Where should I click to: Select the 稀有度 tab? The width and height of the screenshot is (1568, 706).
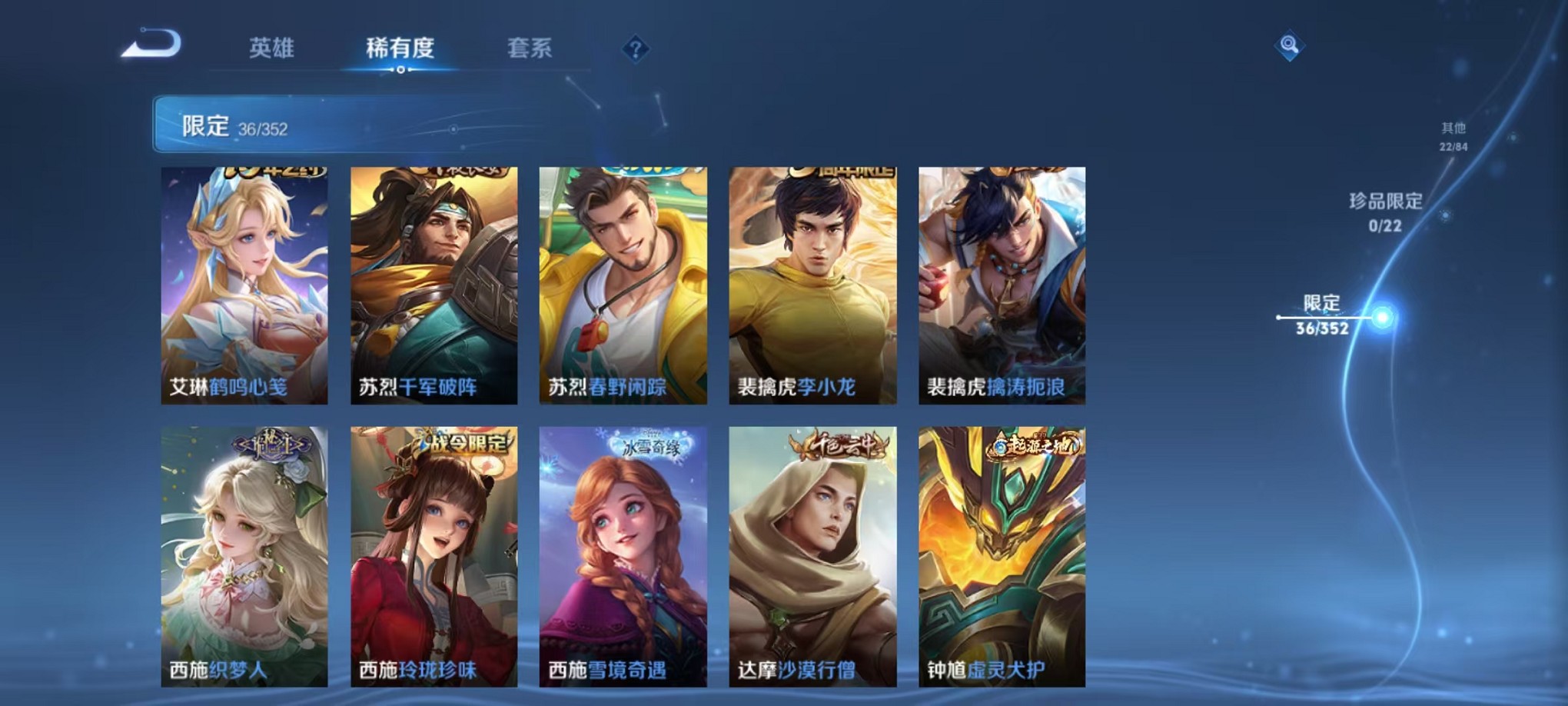pyautogui.click(x=402, y=48)
